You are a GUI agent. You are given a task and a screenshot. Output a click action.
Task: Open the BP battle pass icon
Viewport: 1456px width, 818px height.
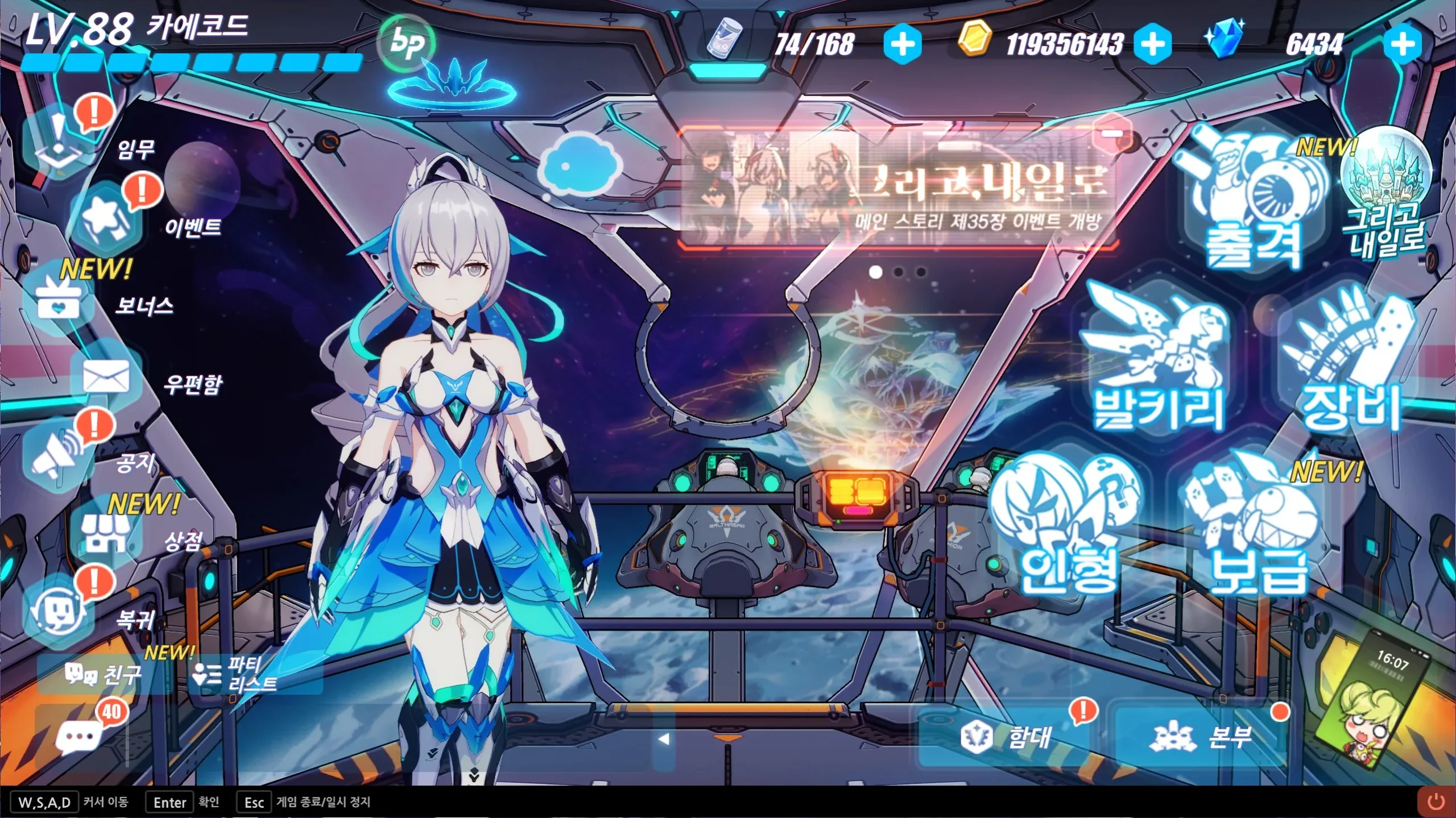[x=407, y=43]
